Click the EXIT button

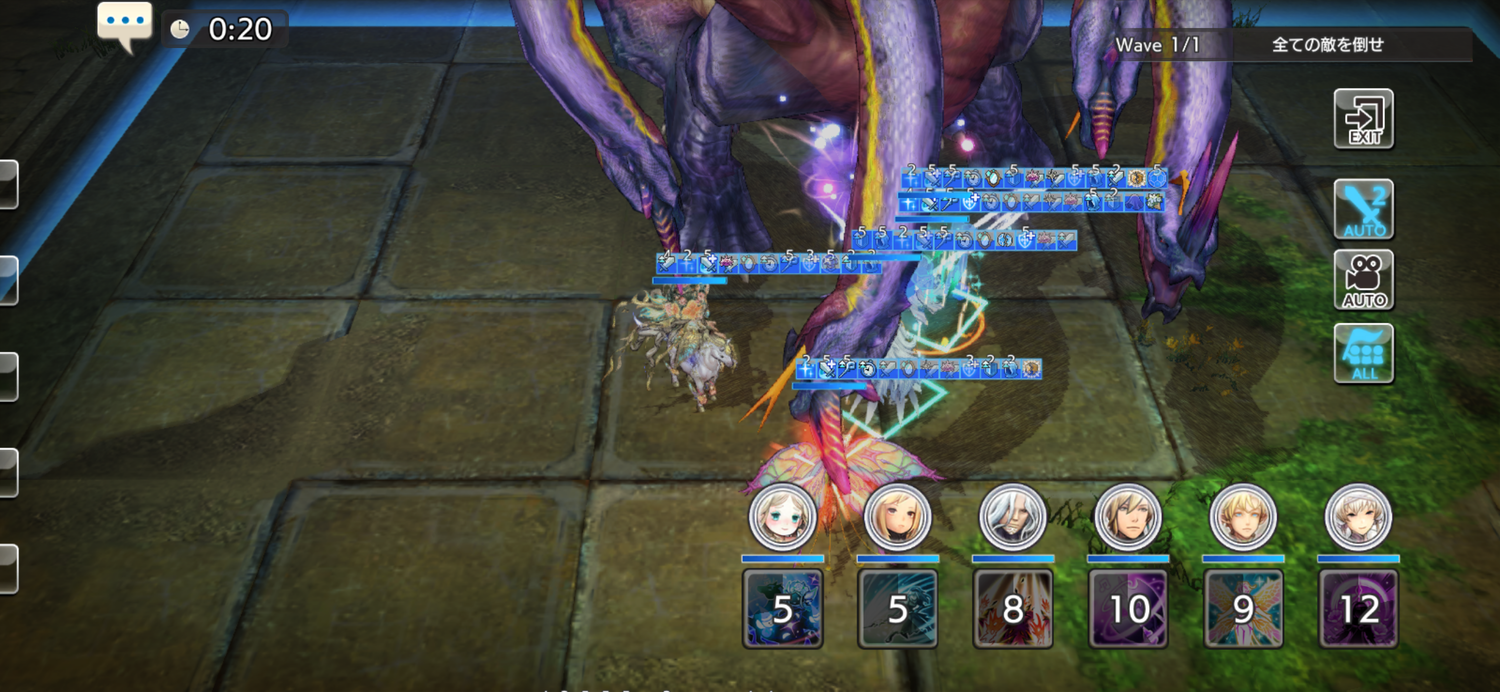(1364, 119)
